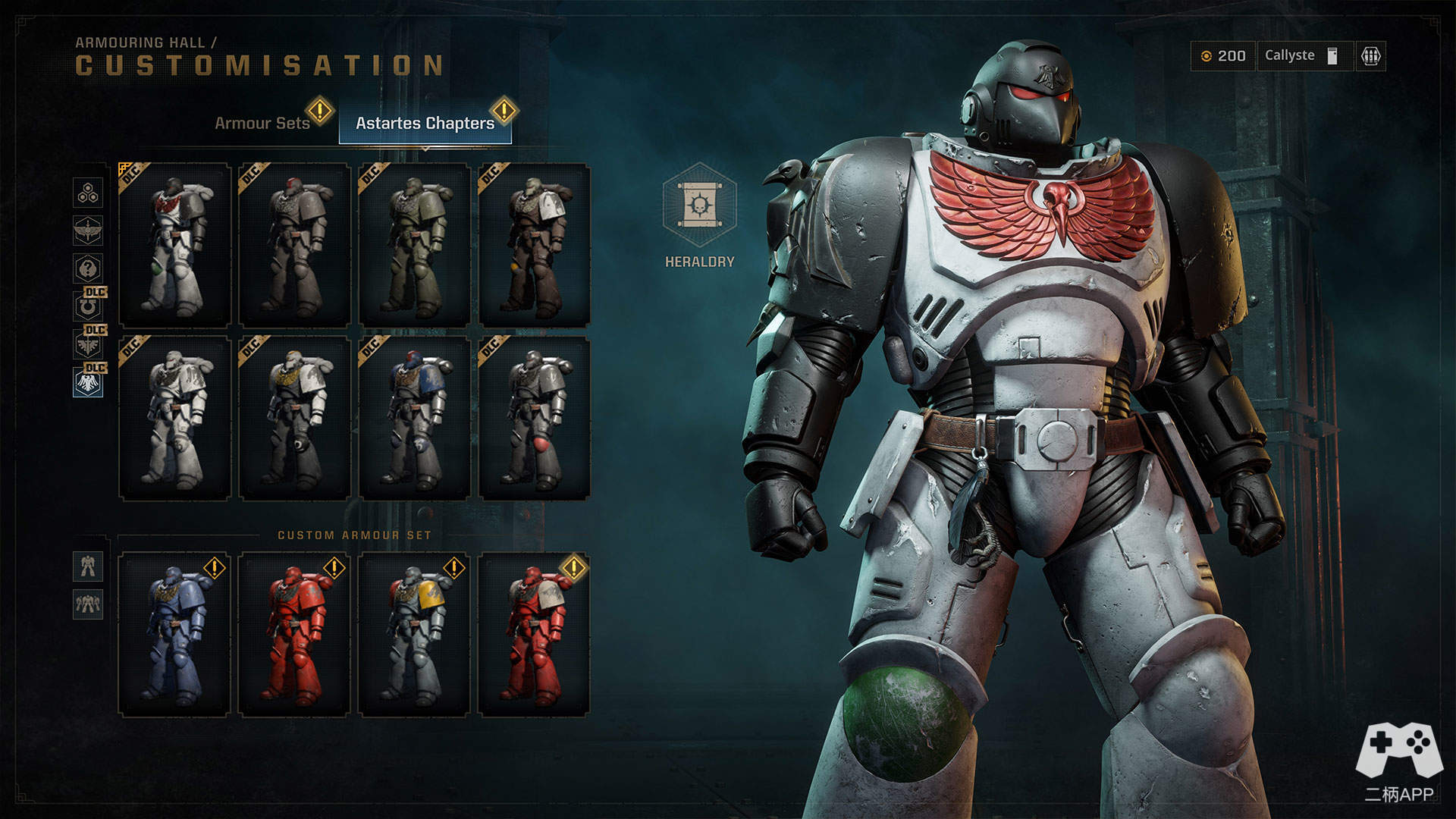The height and width of the screenshot is (819, 1456).
Task: Select the question mark category icon
Action: pos(88,268)
